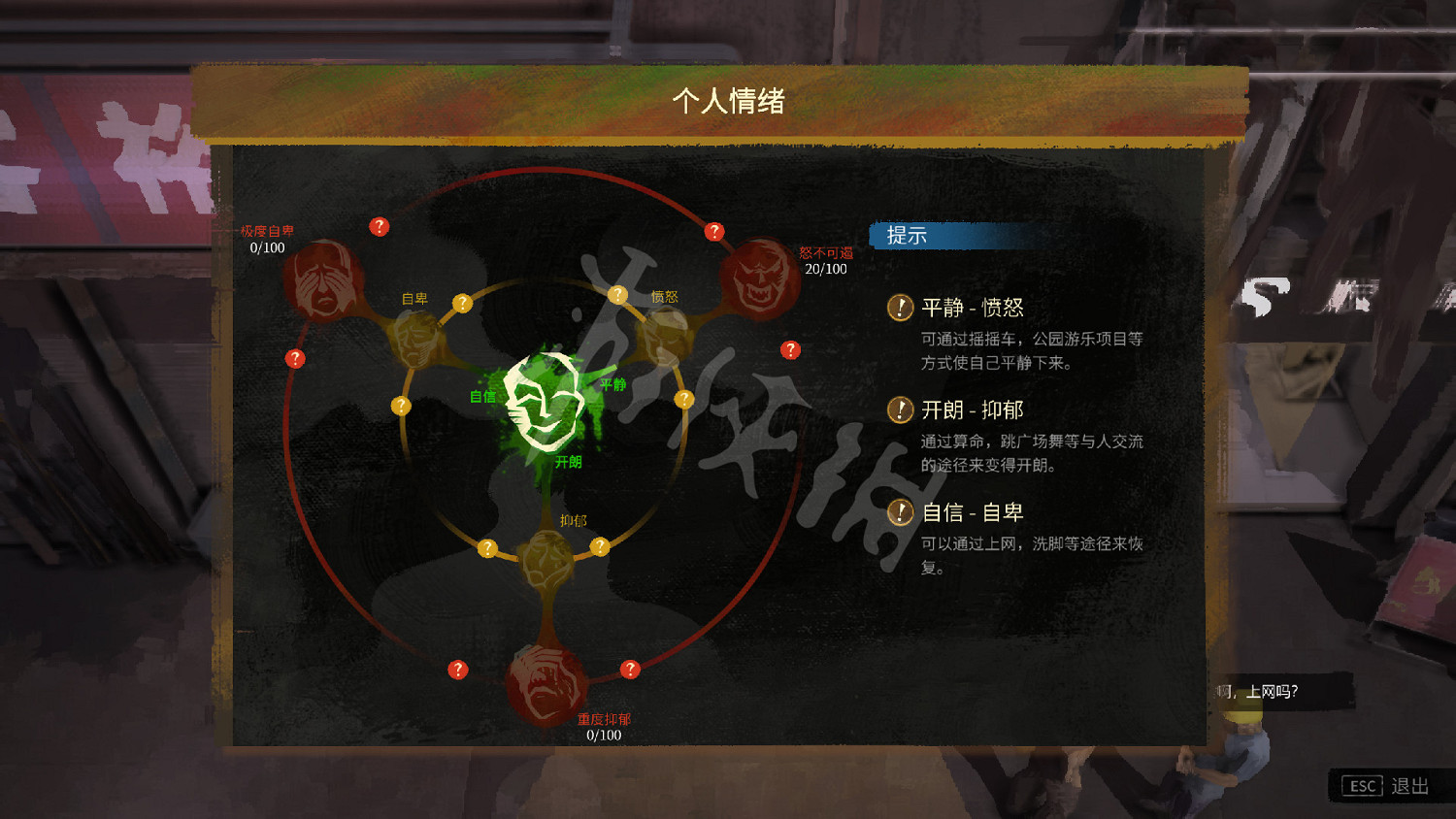
Task: Reveal the question mark node above 愤怒
Action: pos(715,231)
